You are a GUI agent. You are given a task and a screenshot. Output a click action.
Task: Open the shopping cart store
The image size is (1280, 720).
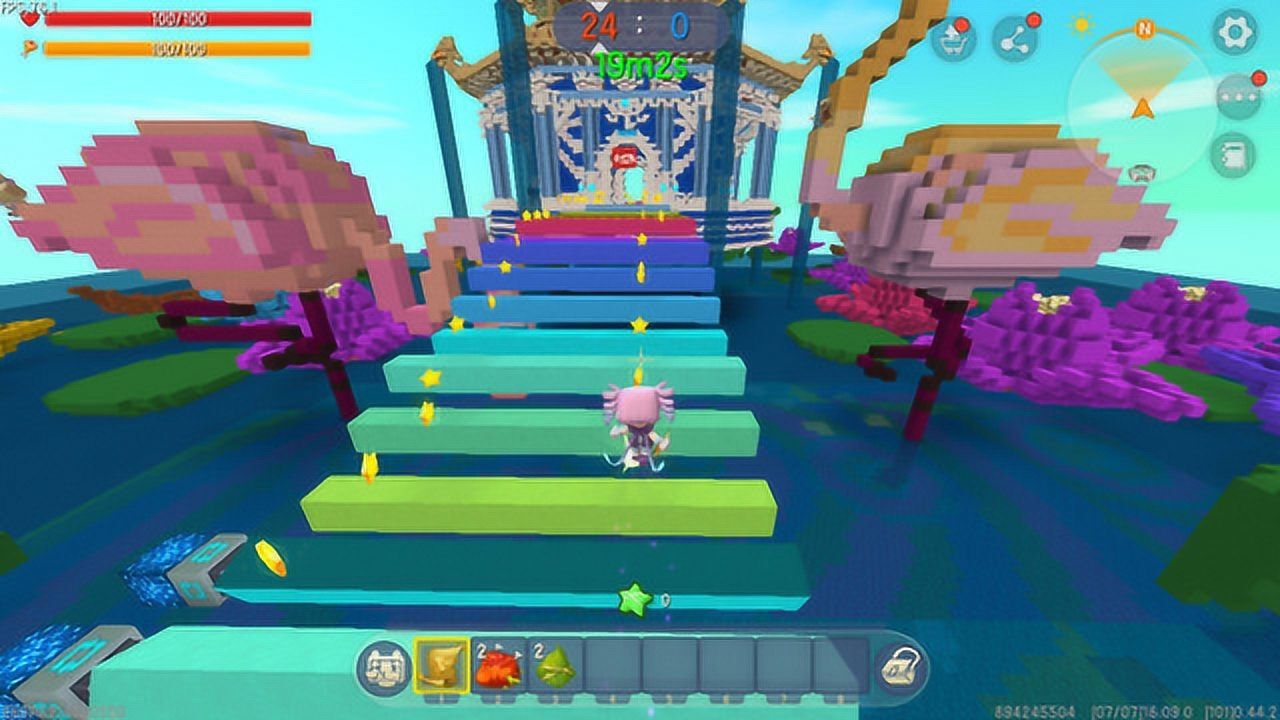[x=951, y=40]
